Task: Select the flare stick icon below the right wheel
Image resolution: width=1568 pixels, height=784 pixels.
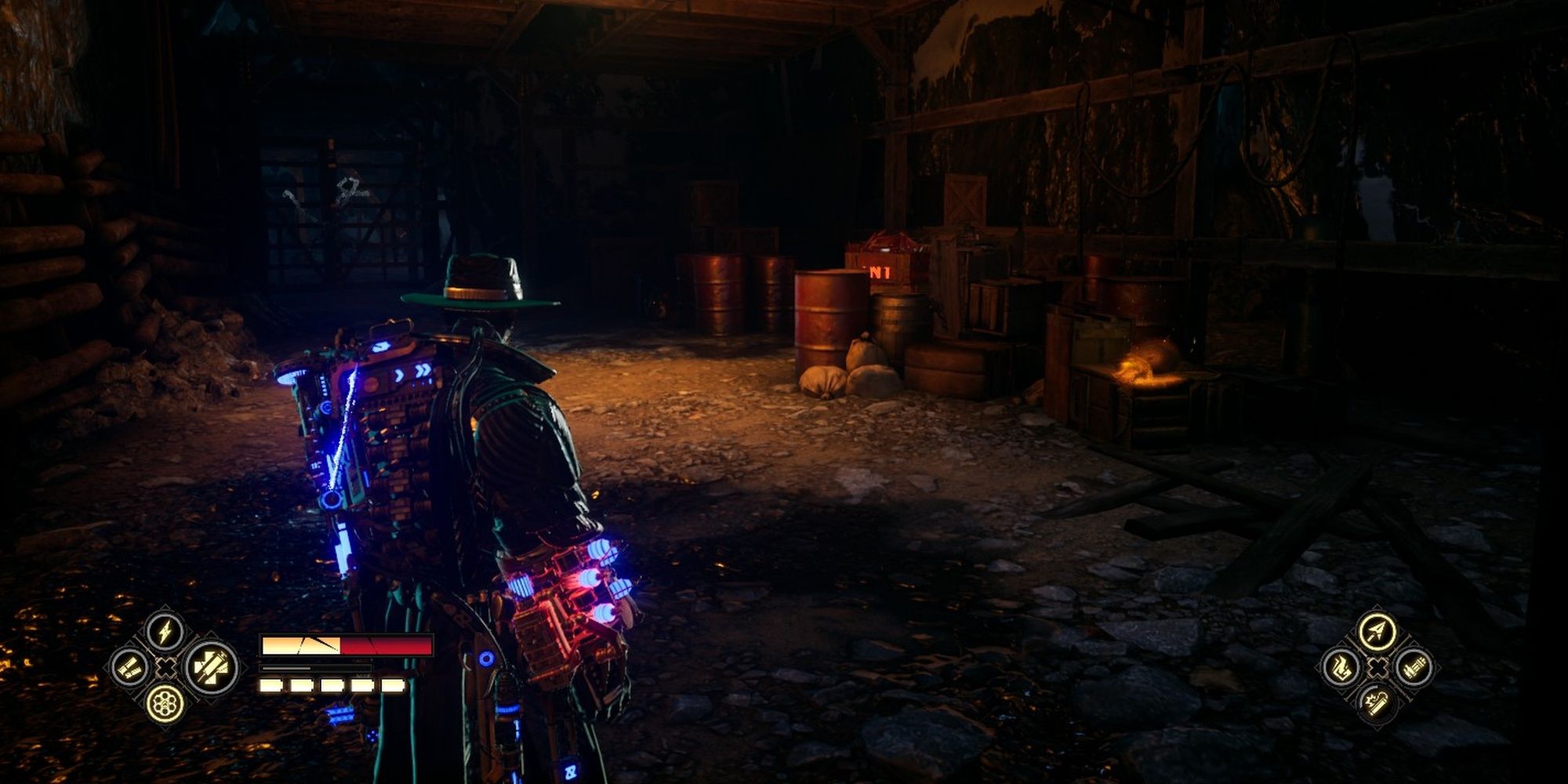Action: (1377, 702)
